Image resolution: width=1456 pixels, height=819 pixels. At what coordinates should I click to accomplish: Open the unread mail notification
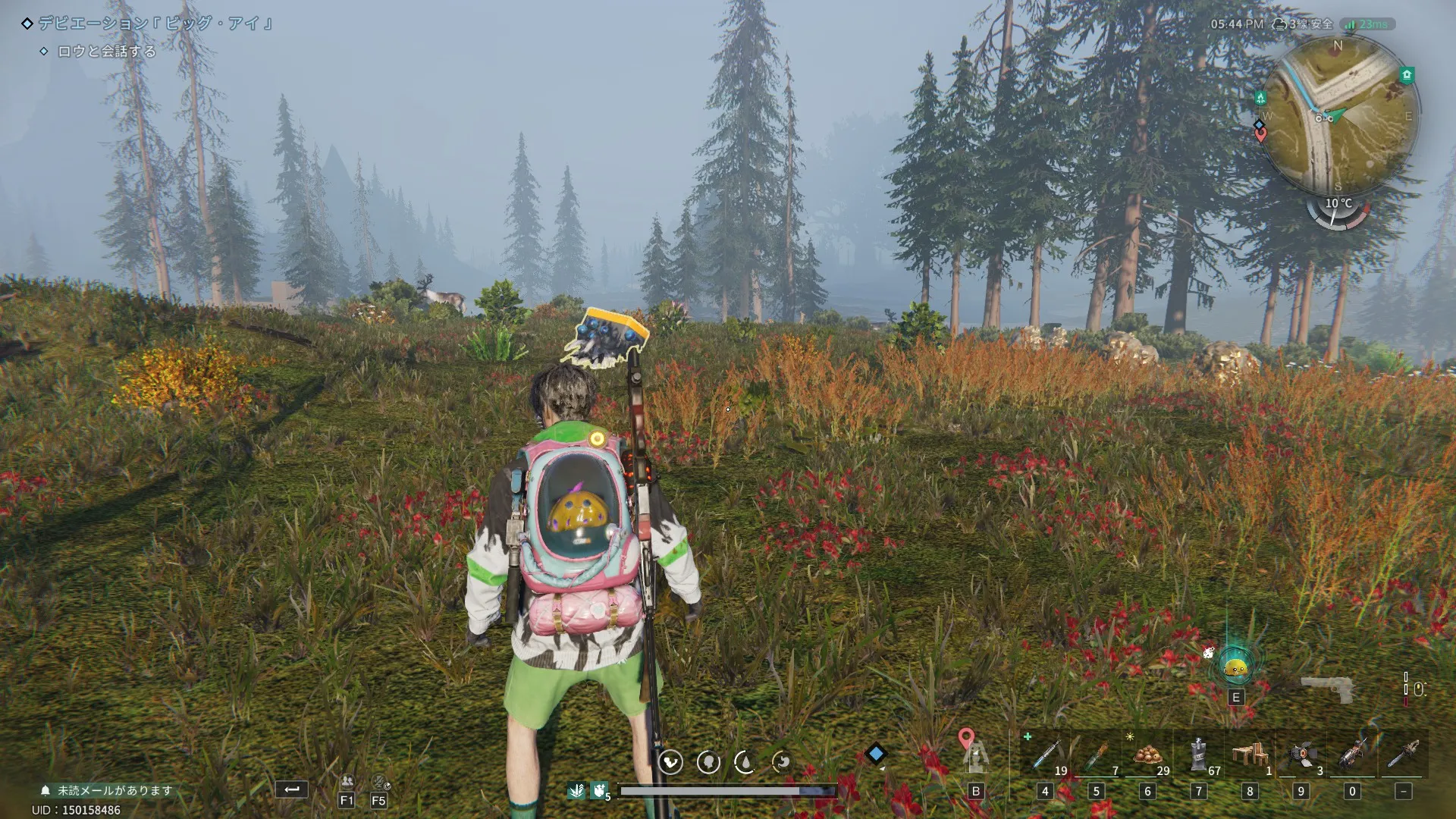pyautogui.click(x=108, y=790)
